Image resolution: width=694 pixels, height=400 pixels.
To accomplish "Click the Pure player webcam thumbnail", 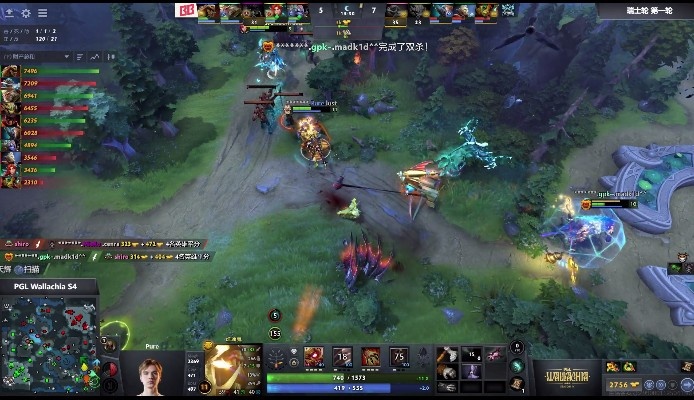I will point(153,375).
